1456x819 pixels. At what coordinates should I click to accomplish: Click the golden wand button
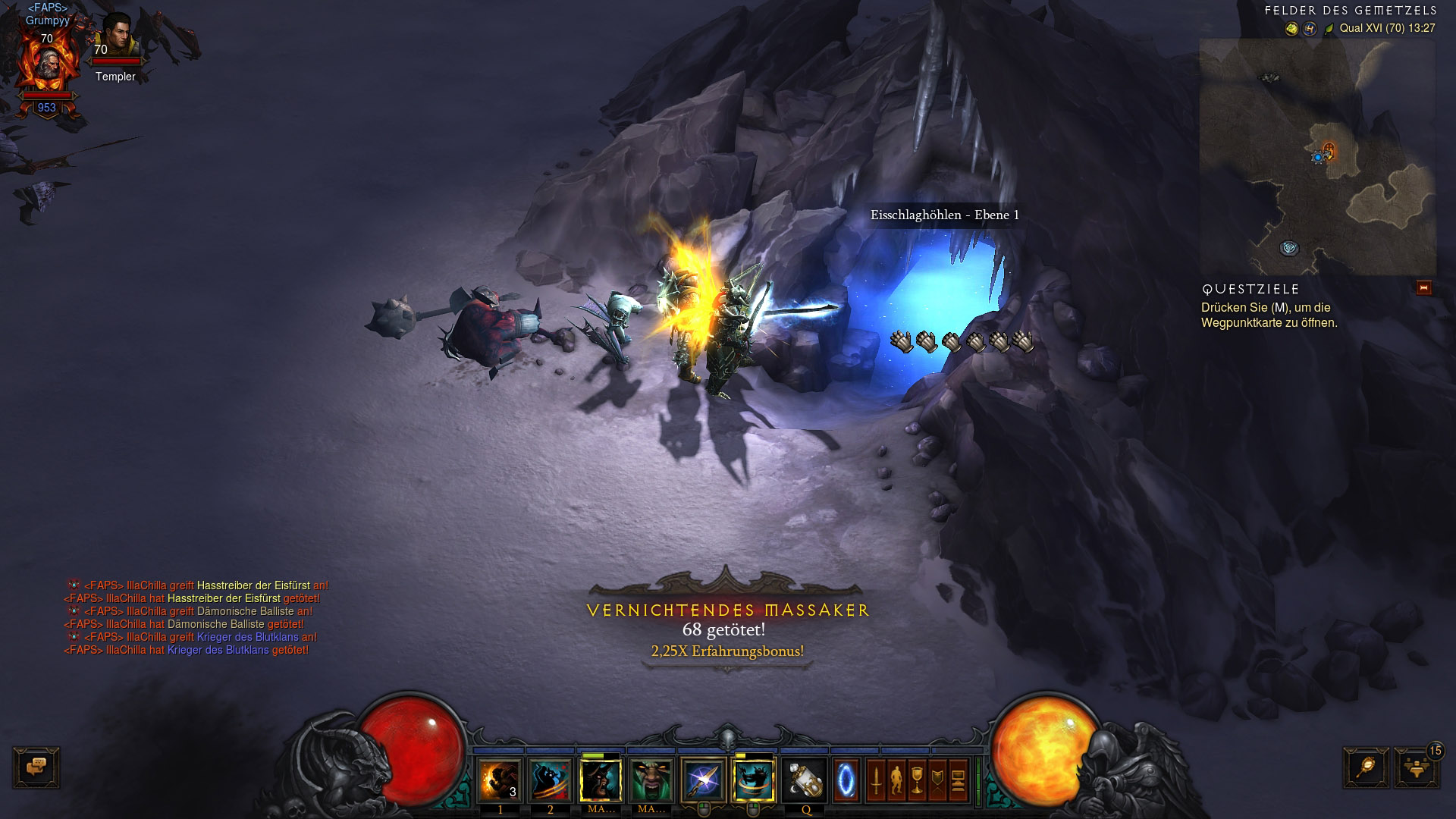(1366, 767)
